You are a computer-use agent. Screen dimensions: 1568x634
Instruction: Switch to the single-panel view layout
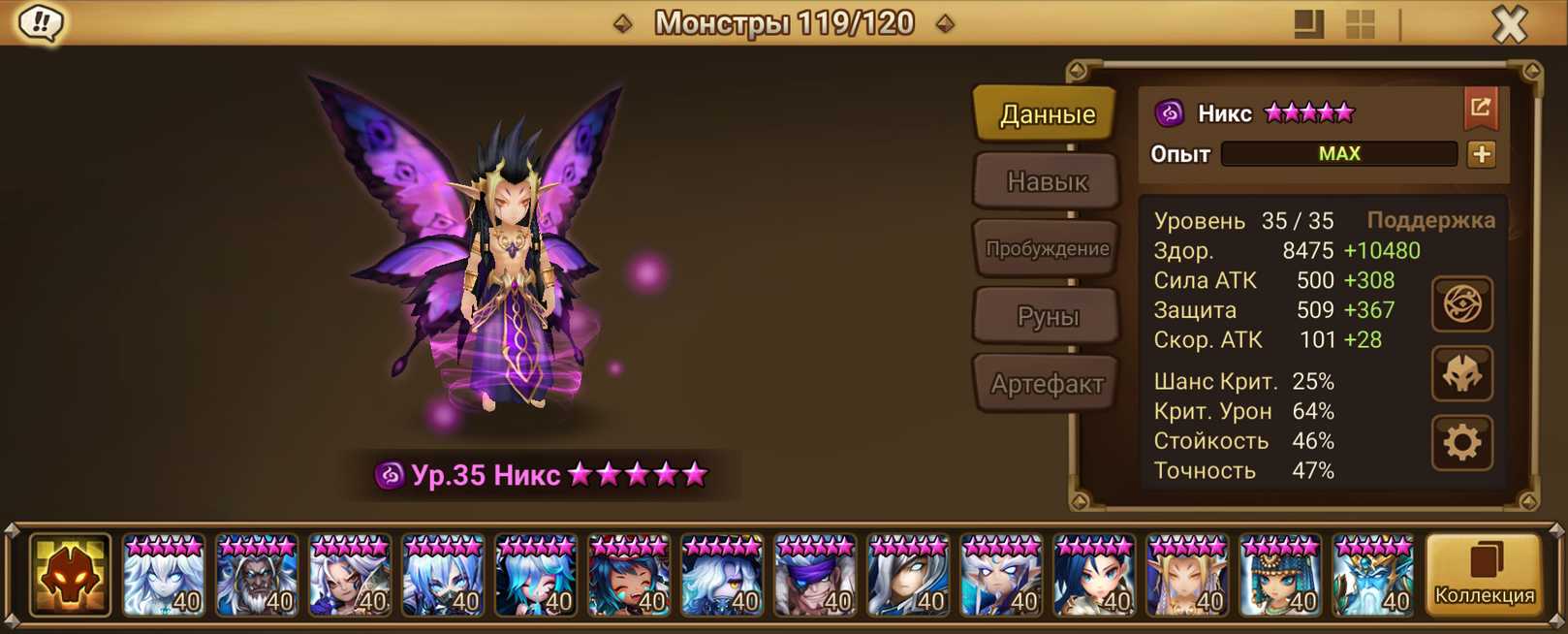click(x=1308, y=24)
